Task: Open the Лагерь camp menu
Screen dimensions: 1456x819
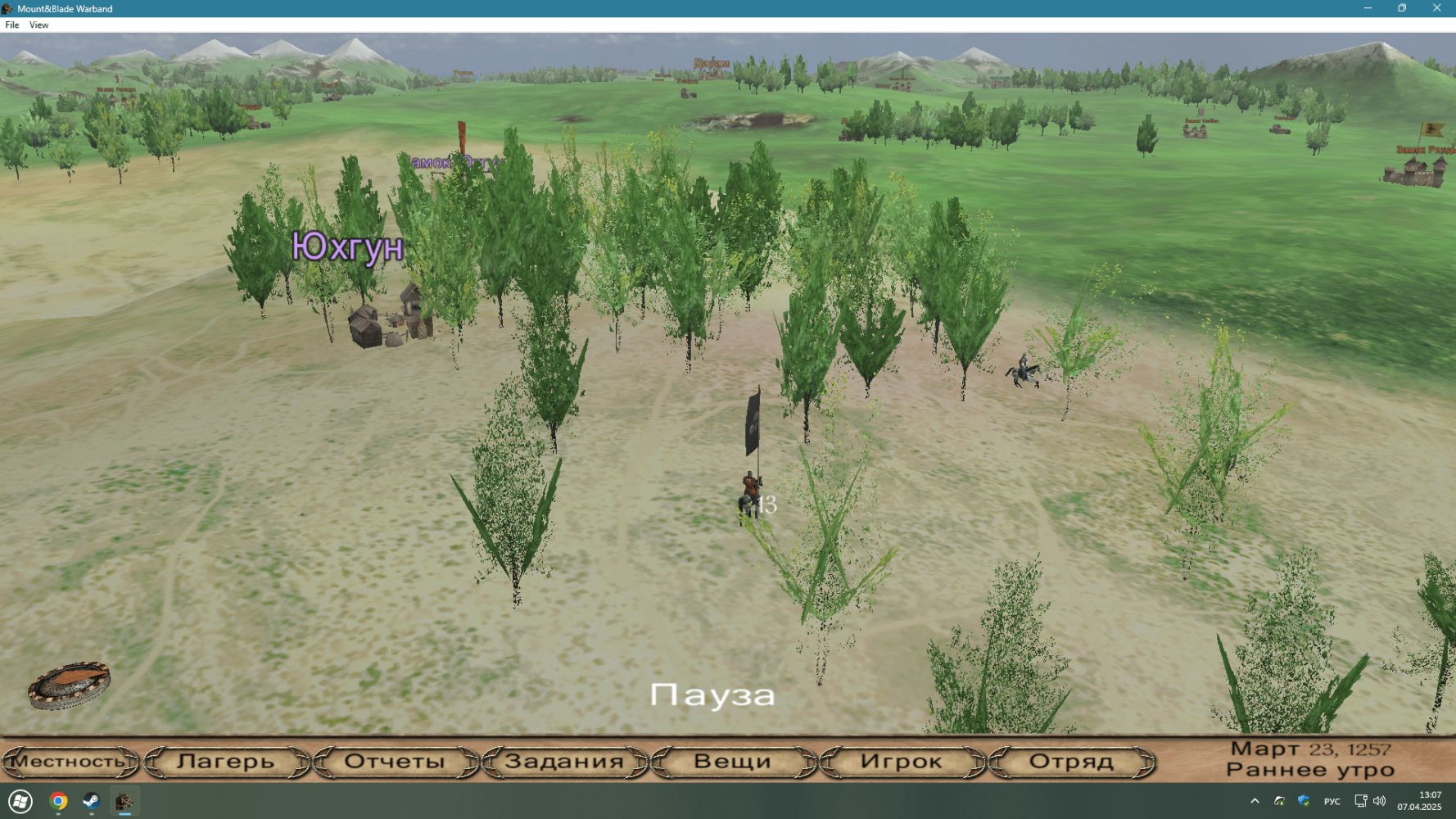Action: [226, 762]
